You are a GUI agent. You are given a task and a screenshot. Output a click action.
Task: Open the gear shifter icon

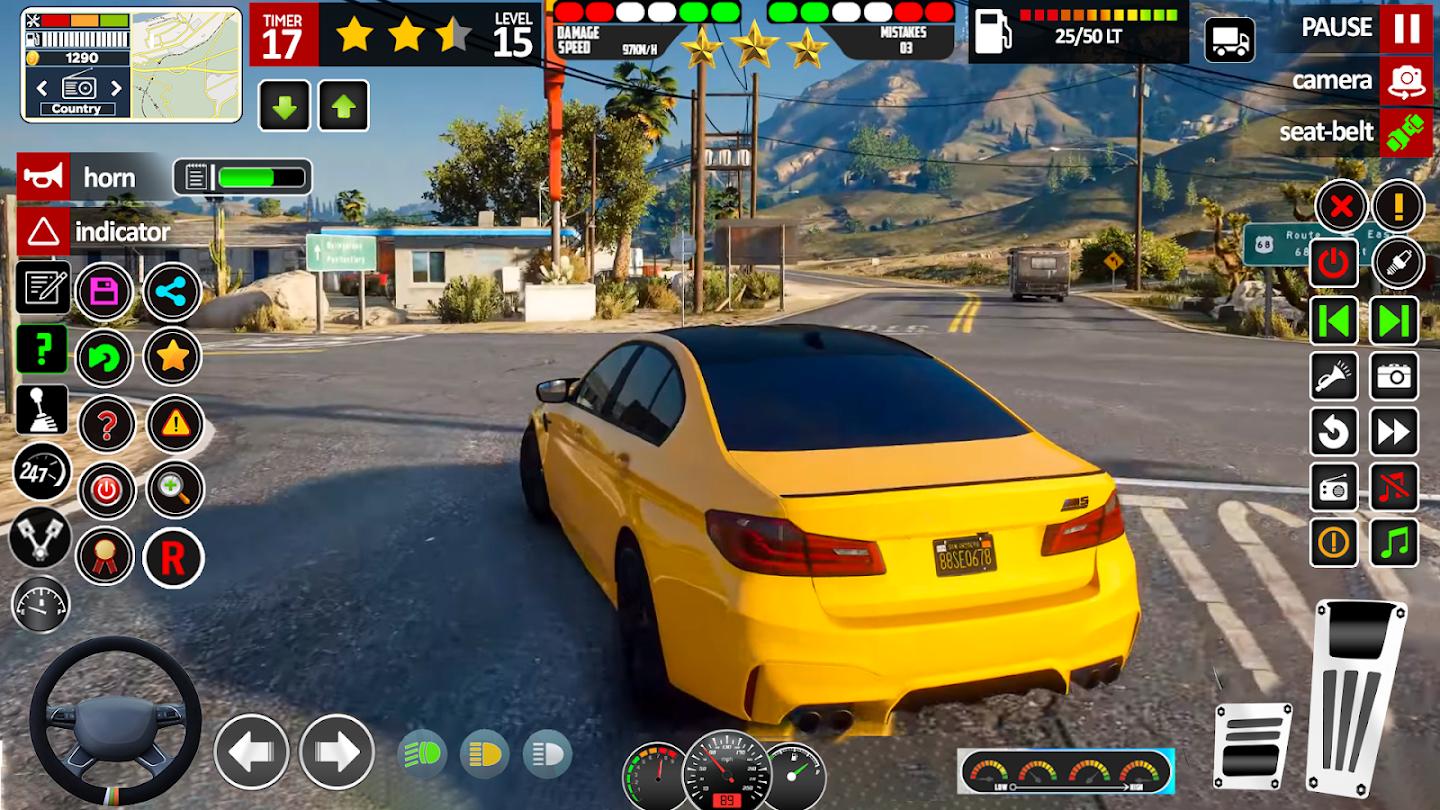[42, 409]
